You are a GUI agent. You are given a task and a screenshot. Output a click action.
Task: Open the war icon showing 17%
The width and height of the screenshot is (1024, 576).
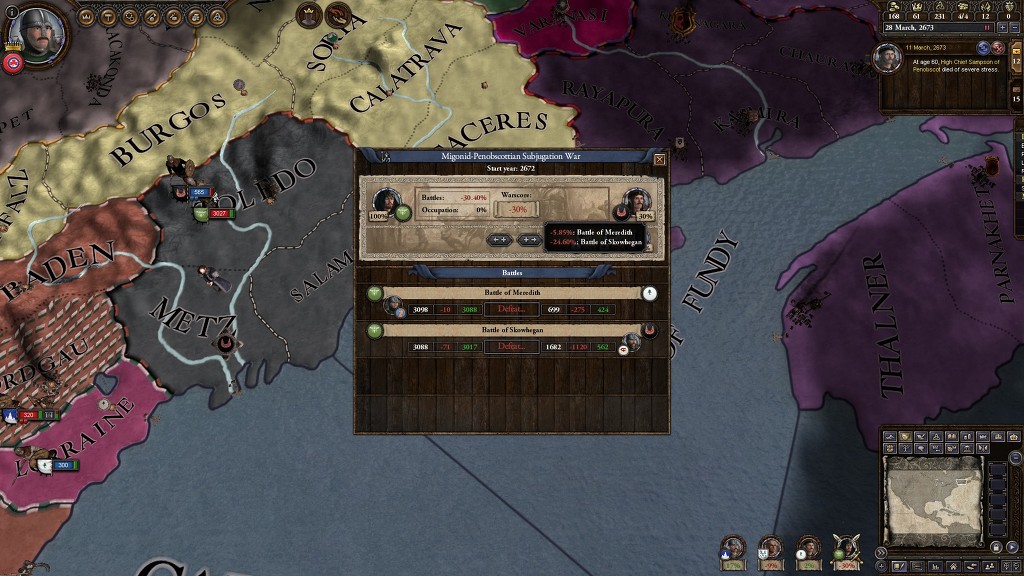(733, 549)
